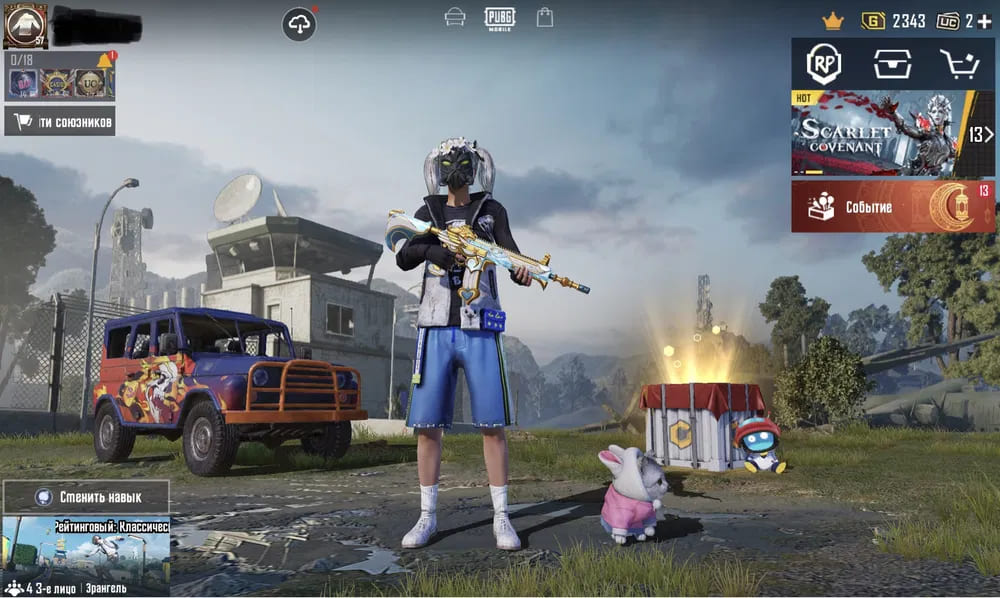The image size is (1000, 598).
Task: Switch to the vehicle garage tab
Action: (x=455, y=17)
